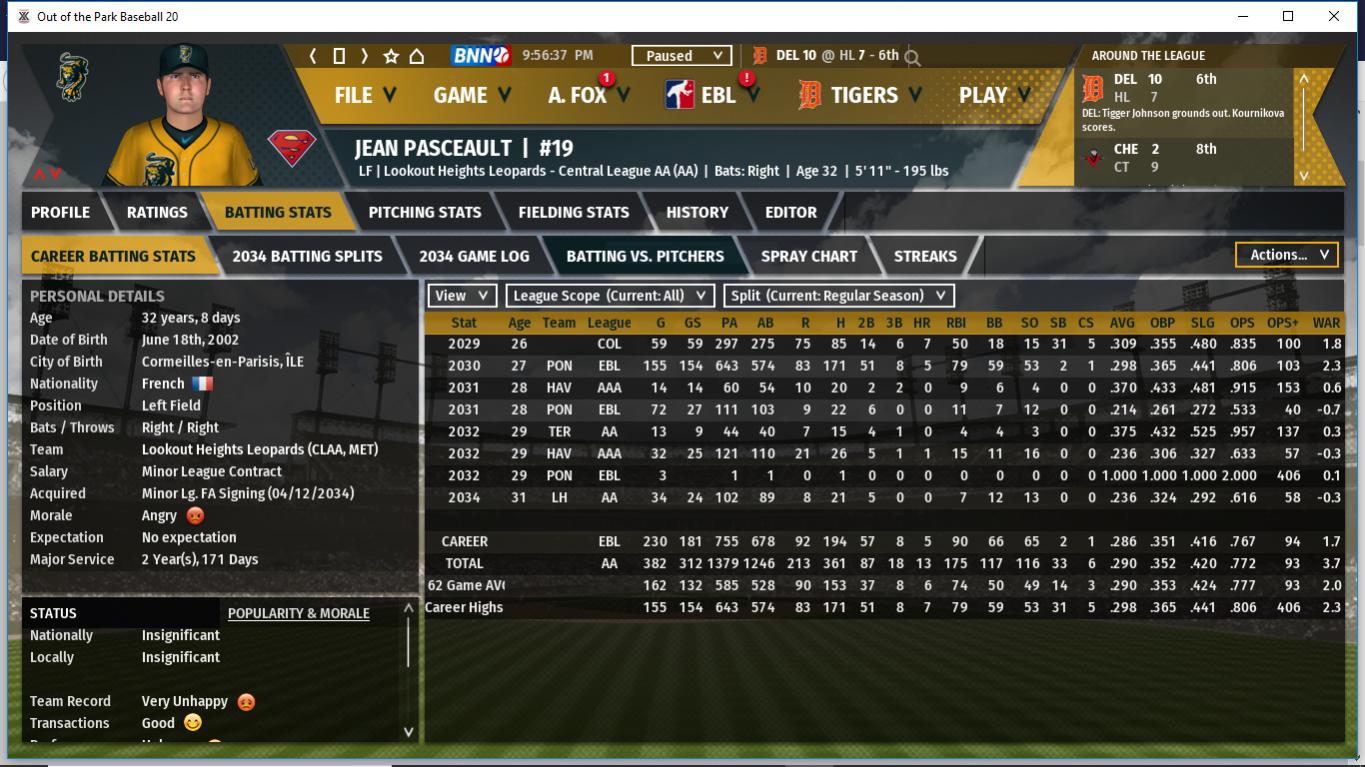Open the GAME menu
The width and height of the screenshot is (1365, 767).
471,95
